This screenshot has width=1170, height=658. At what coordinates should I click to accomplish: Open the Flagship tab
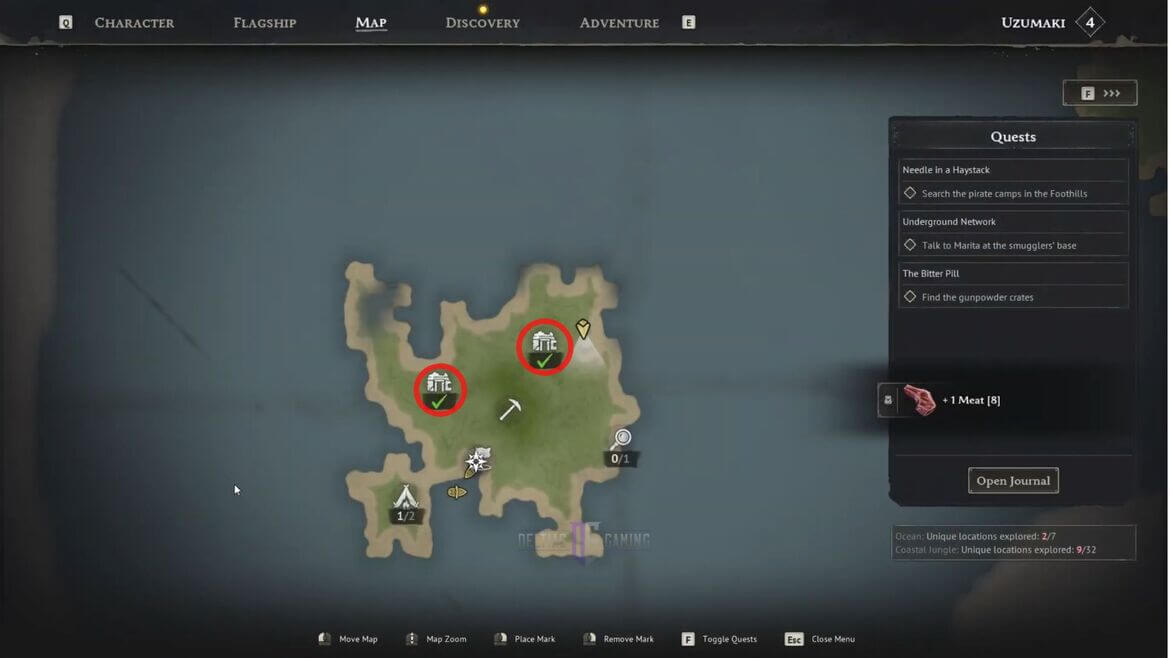tap(264, 22)
